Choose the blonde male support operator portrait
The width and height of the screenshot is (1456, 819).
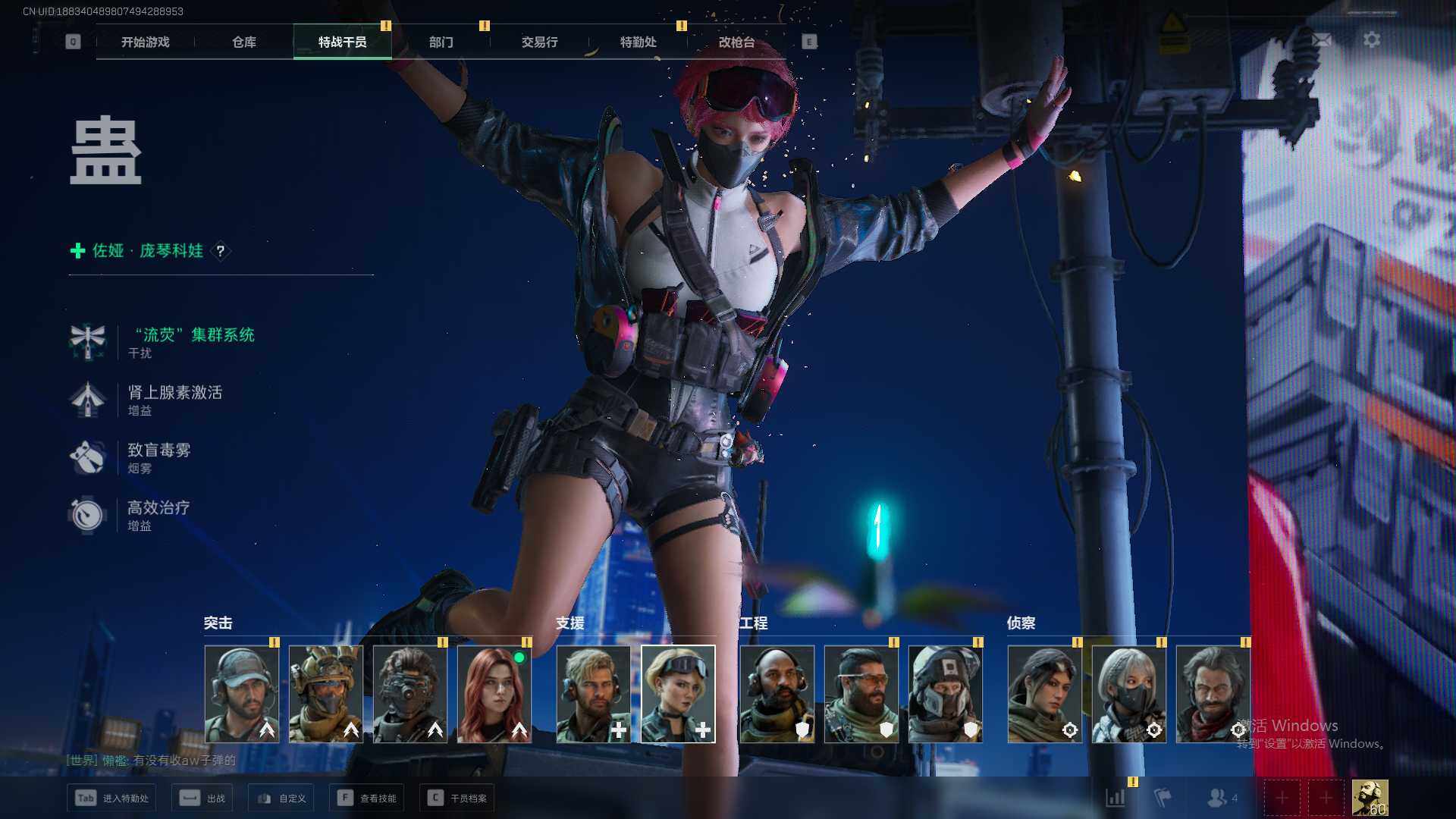(x=593, y=694)
